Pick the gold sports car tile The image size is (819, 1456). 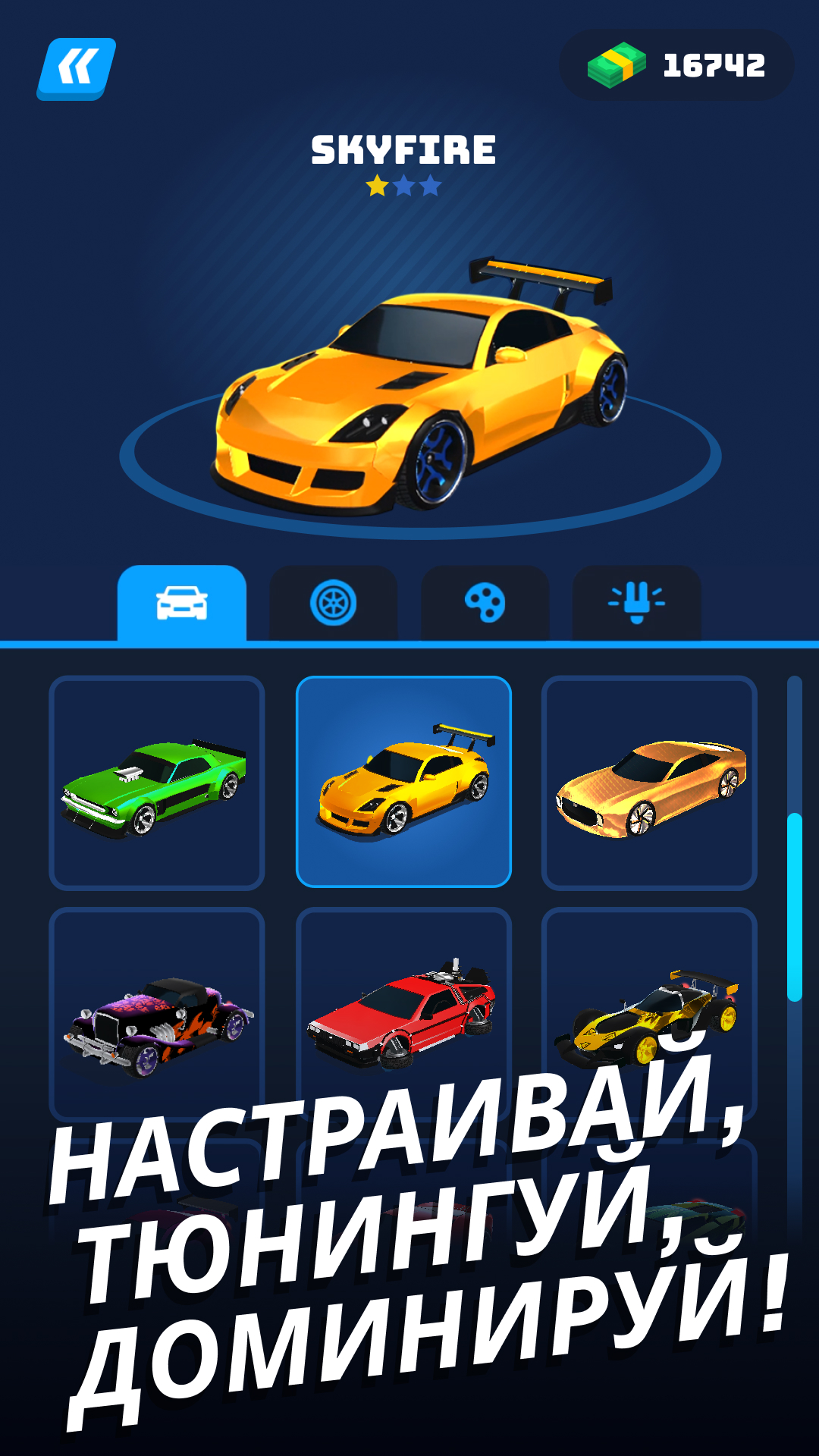coord(649,783)
